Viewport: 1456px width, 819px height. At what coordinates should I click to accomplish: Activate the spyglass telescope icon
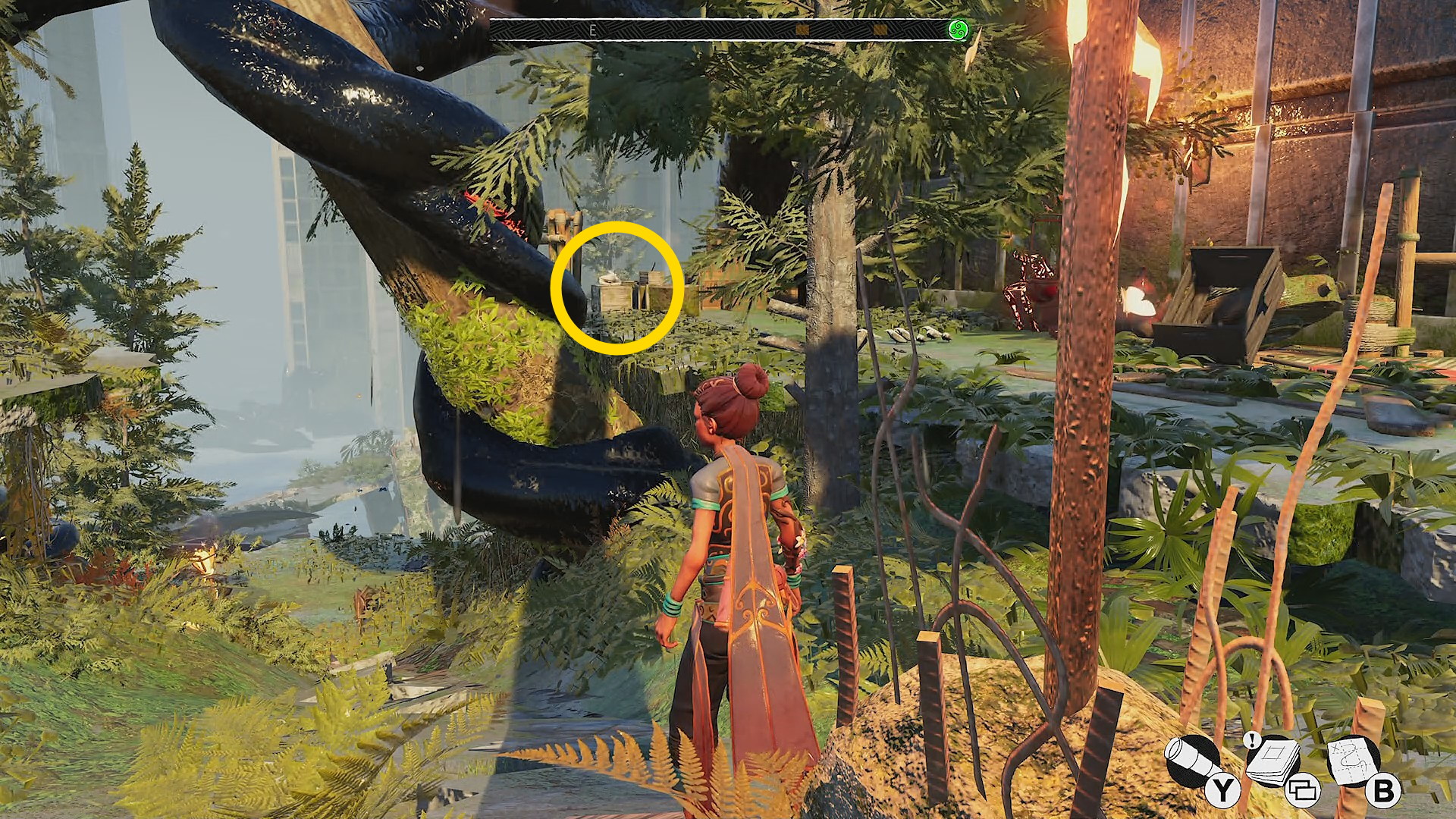tap(1191, 761)
